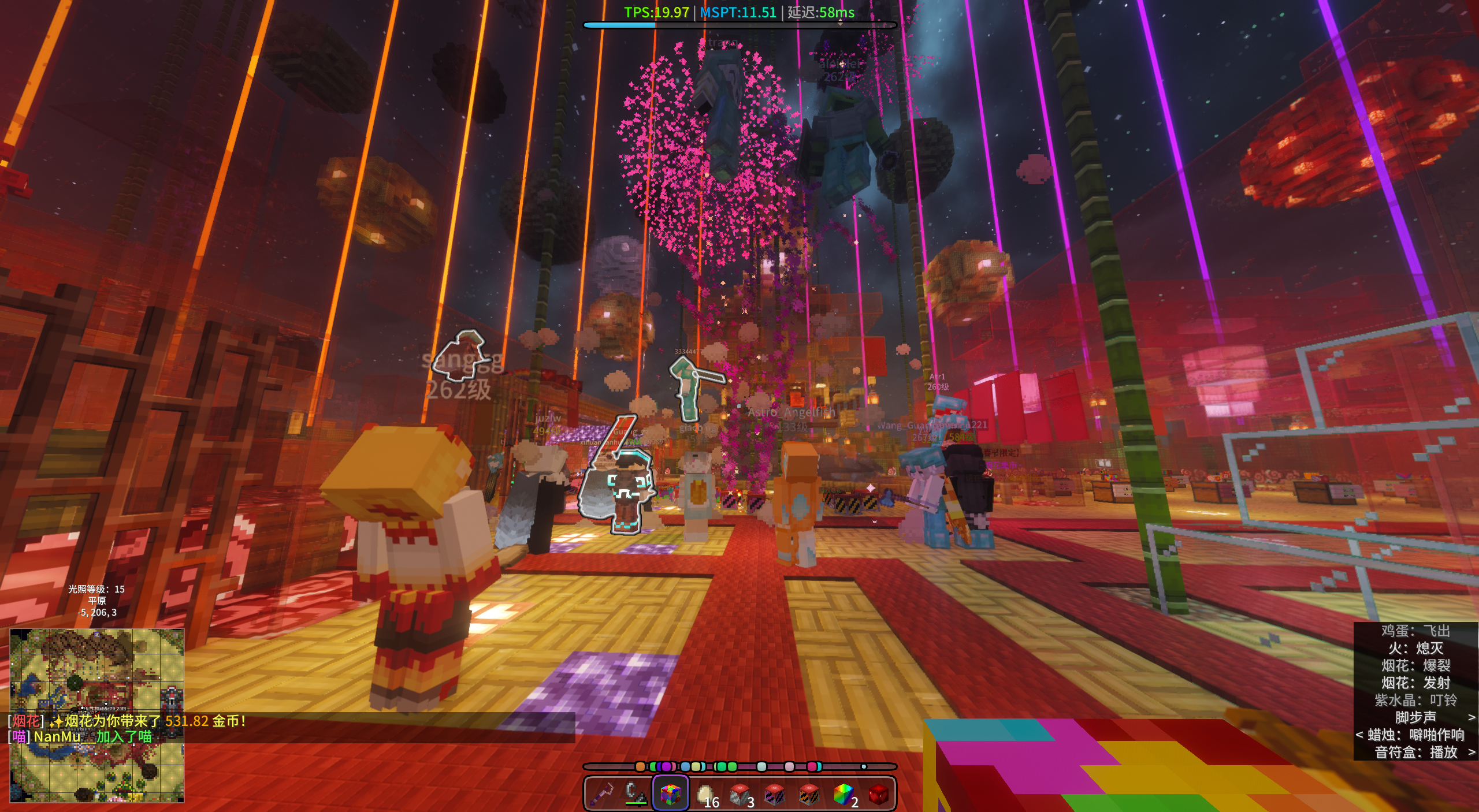The height and width of the screenshot is (812, 1479).
Task: Click the fireworks coin reward chat message
Action: point(127,721)
